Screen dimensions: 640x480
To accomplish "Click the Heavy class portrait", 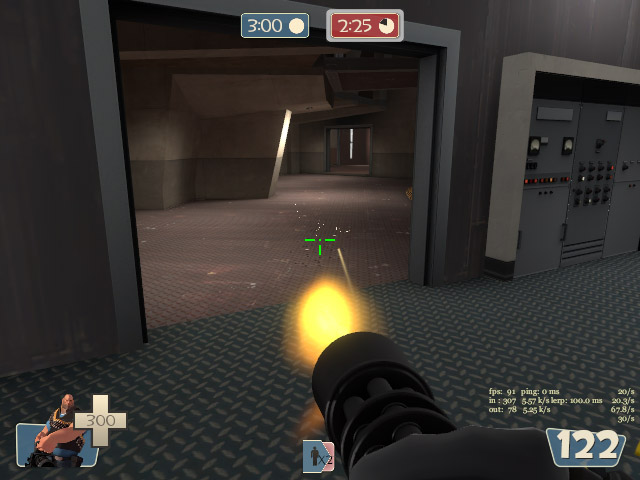I will pyautogui.click(x=58, y=432).
